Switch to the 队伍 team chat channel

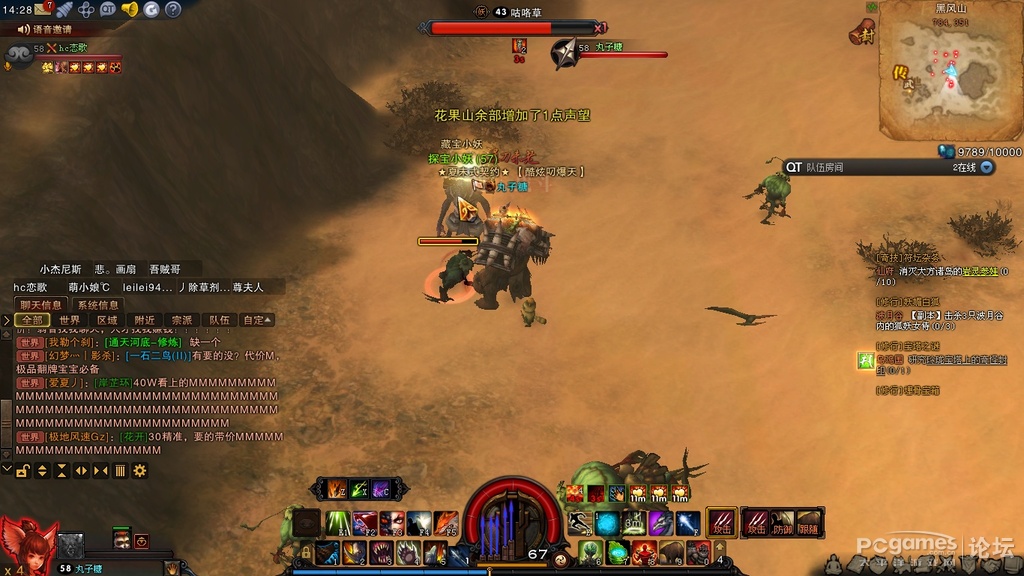coord(219,320)
